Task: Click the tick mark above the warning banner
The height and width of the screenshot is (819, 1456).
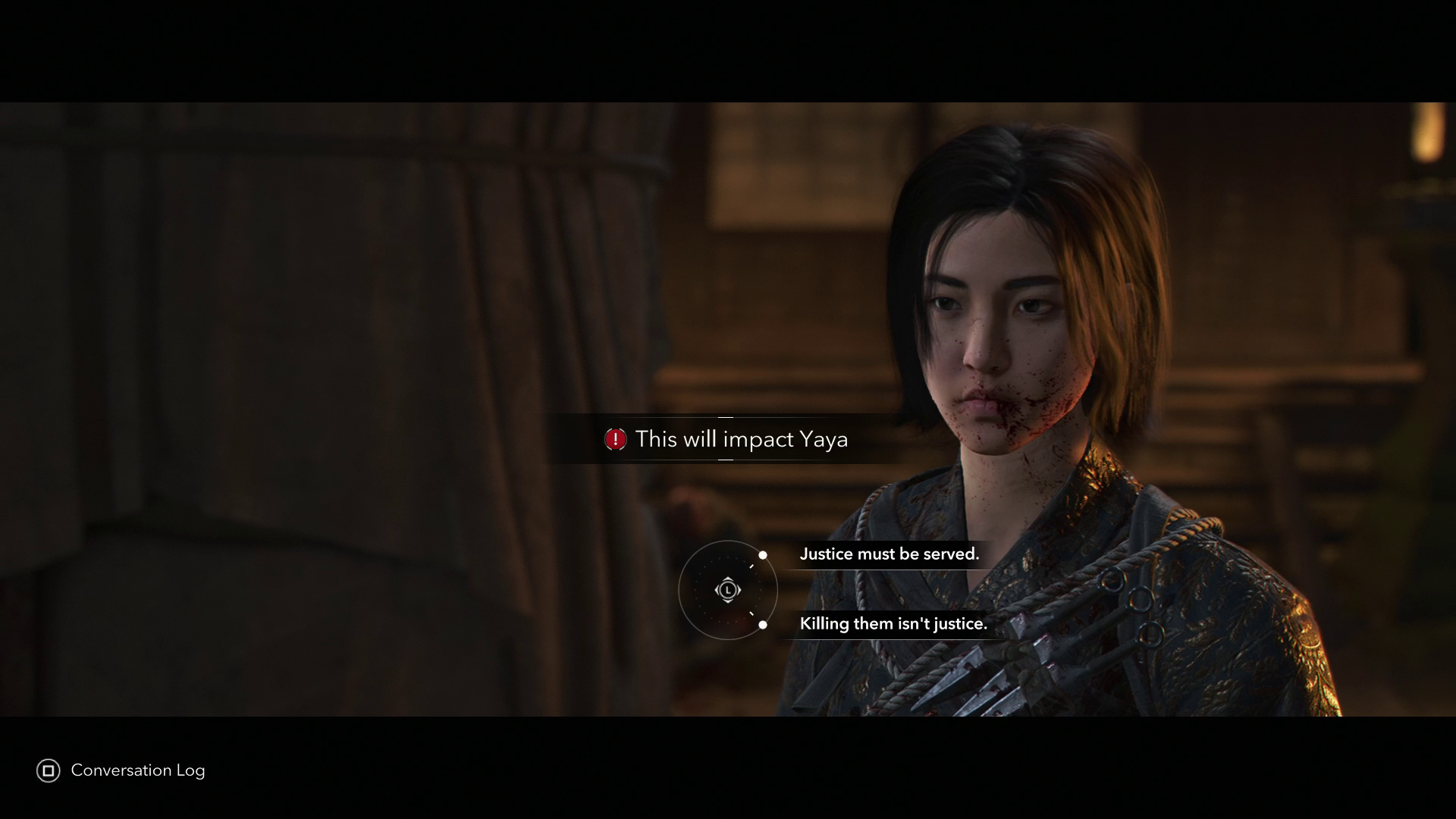Action: pyautogui.click(x=726, y=417)
